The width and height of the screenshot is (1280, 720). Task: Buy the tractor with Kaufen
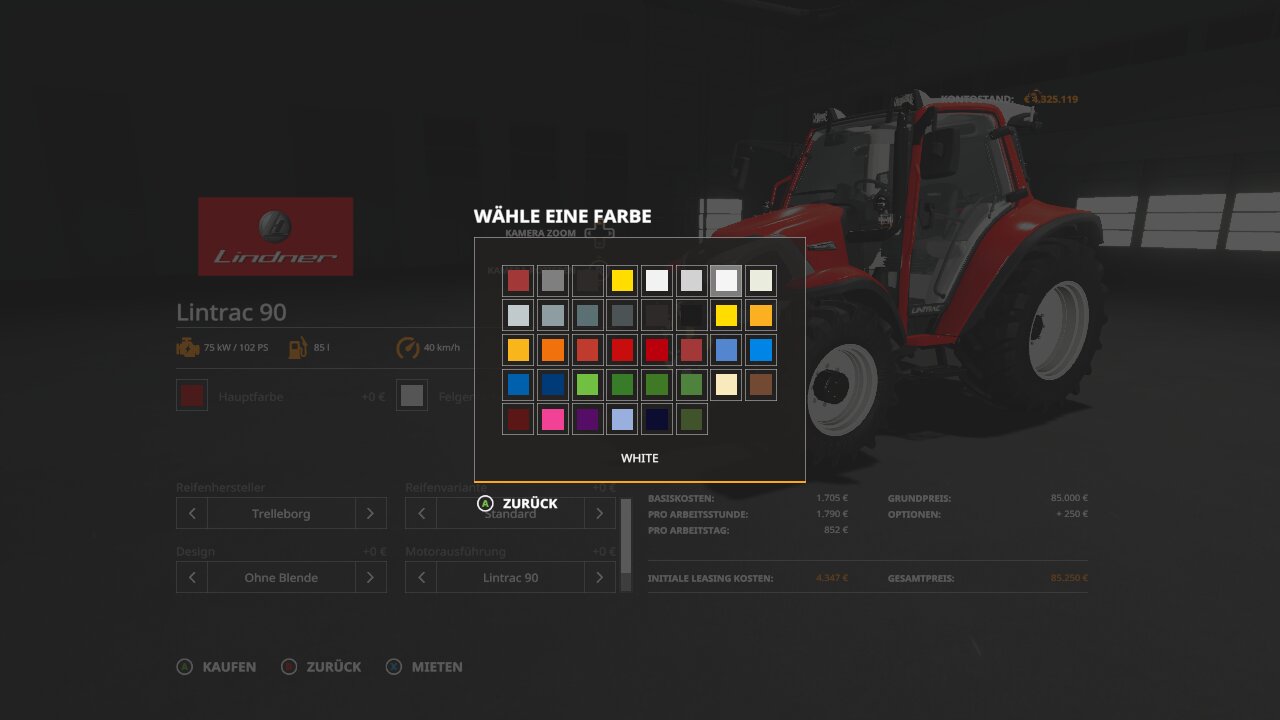tap(217, 667)
